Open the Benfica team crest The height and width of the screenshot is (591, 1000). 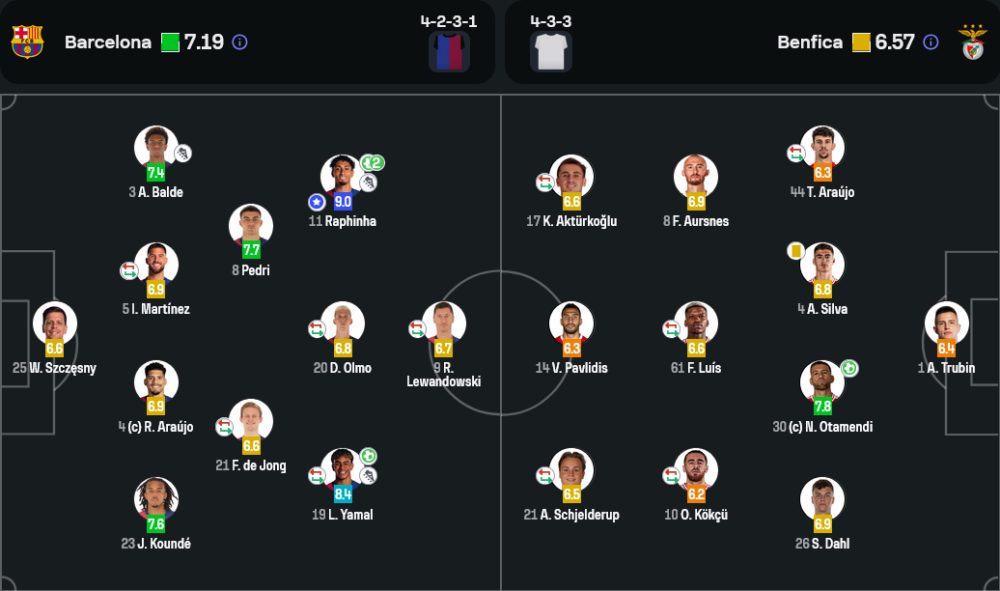972,42
